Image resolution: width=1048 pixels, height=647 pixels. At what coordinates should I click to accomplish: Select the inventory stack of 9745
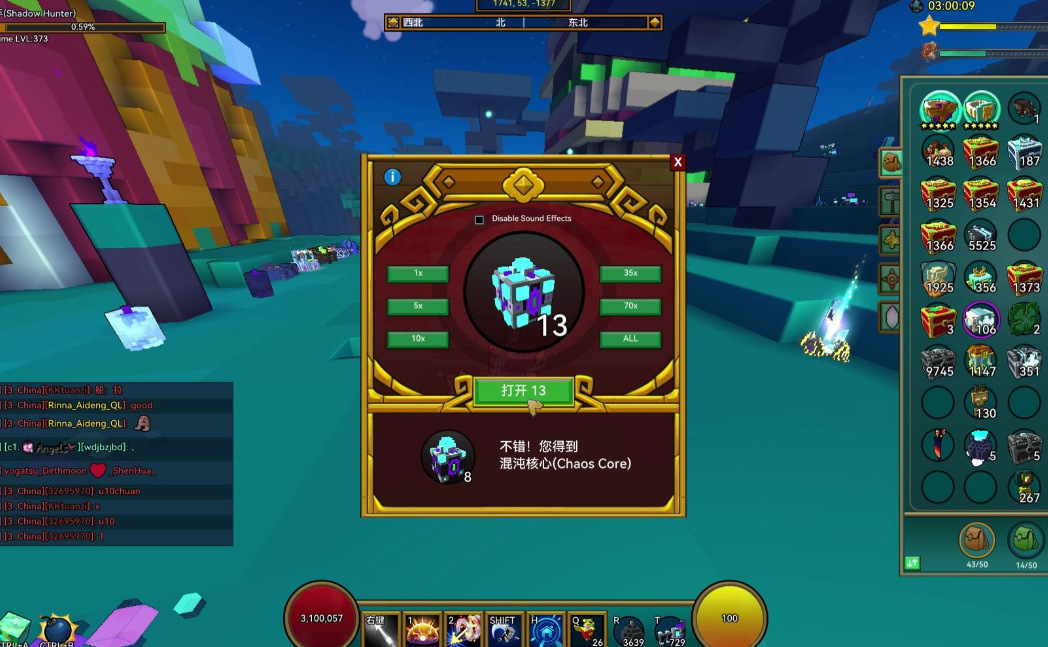coord(938,361)
